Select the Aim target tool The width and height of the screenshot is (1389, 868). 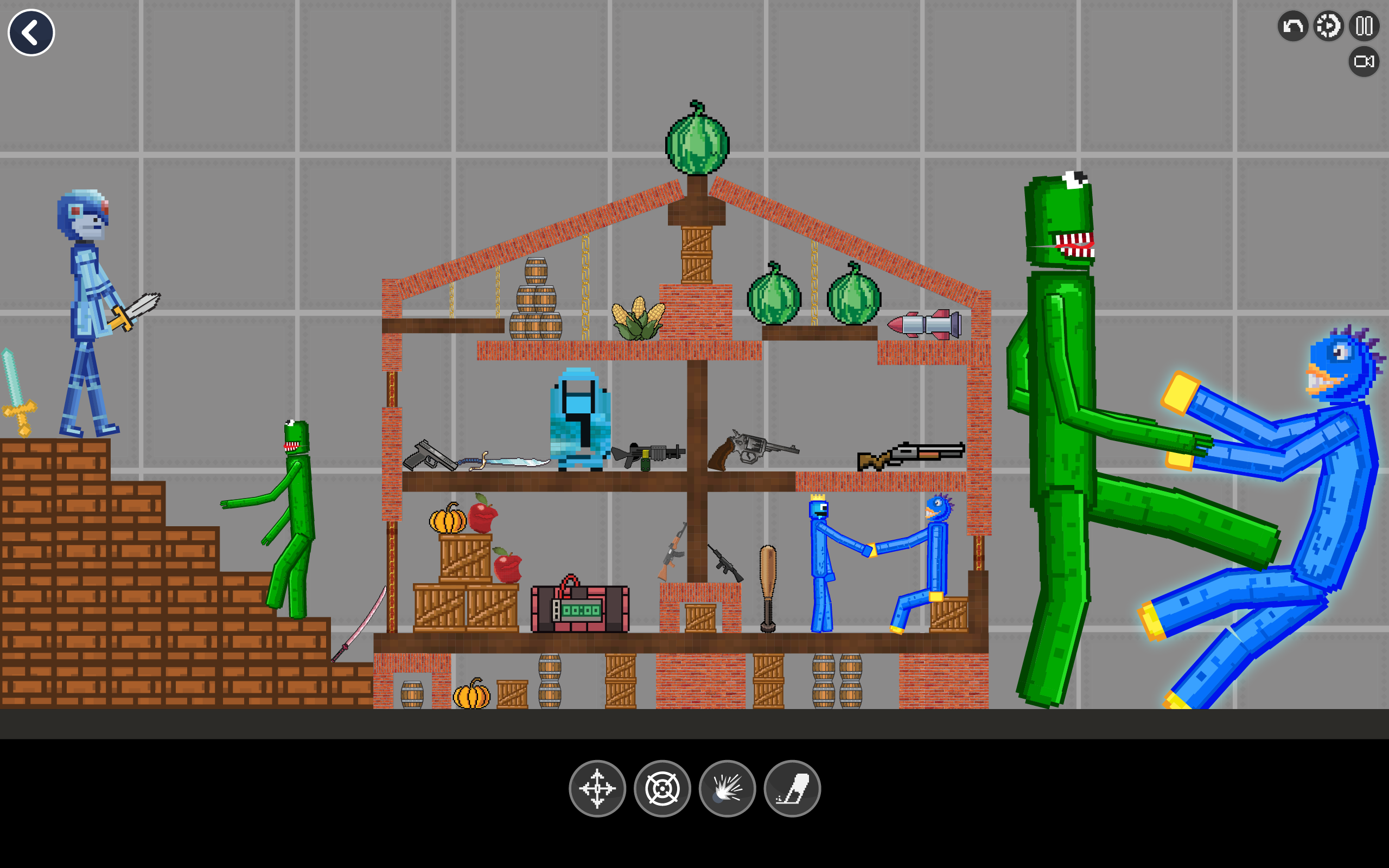click(x=662, y=789)
